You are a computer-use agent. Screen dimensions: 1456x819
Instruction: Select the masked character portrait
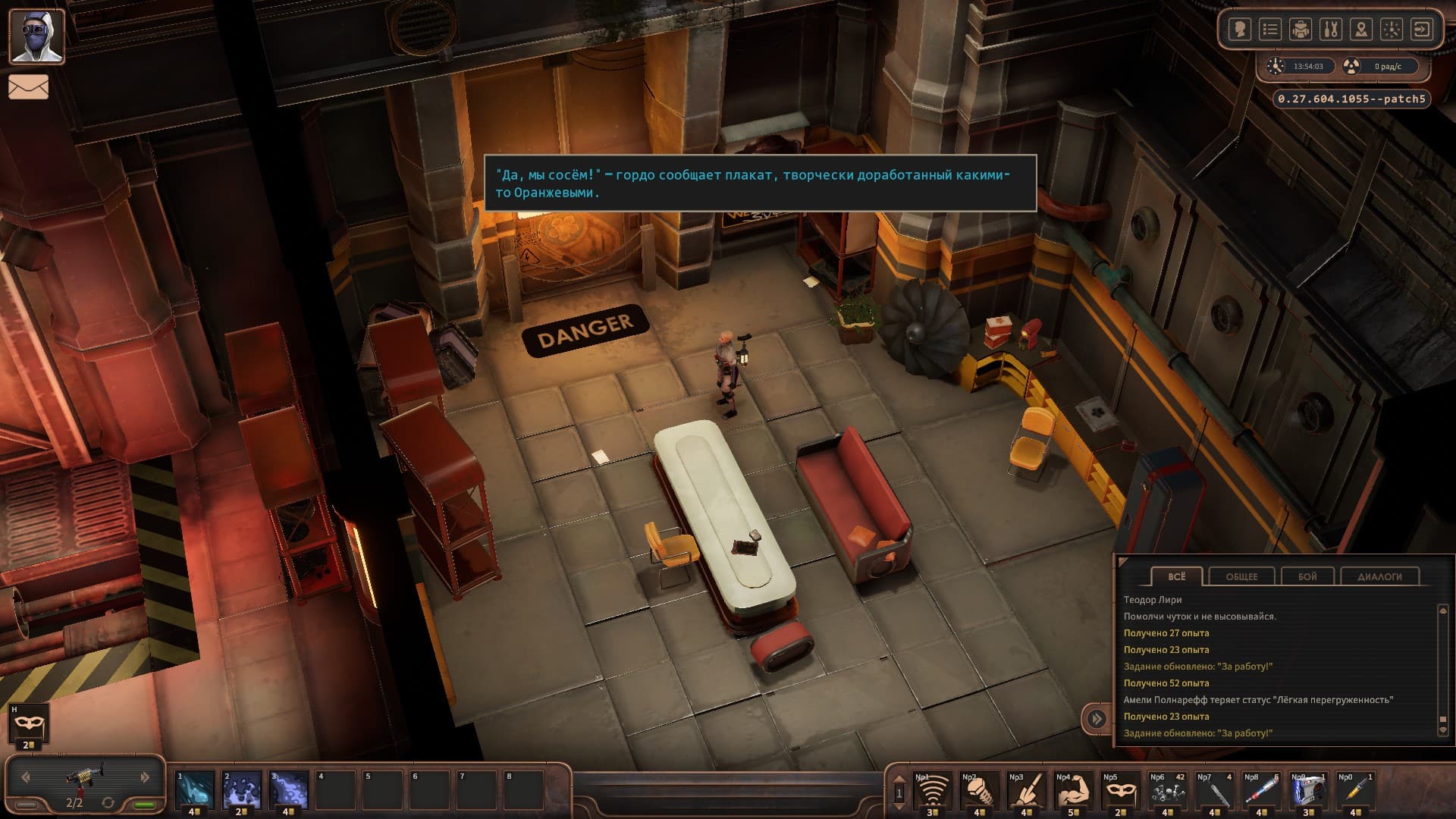pyautogui.click(x=36, y=36)
